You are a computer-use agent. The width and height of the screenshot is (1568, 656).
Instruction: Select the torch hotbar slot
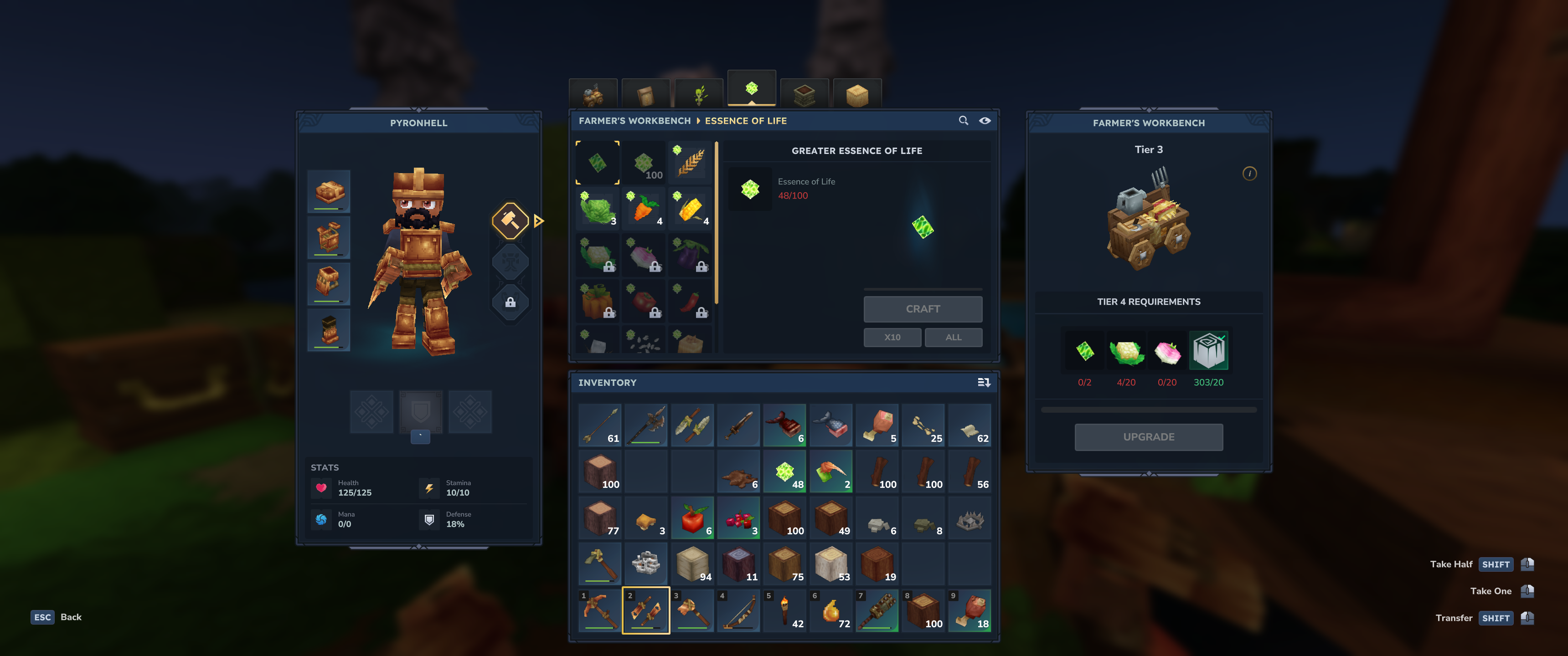(784, 610)
